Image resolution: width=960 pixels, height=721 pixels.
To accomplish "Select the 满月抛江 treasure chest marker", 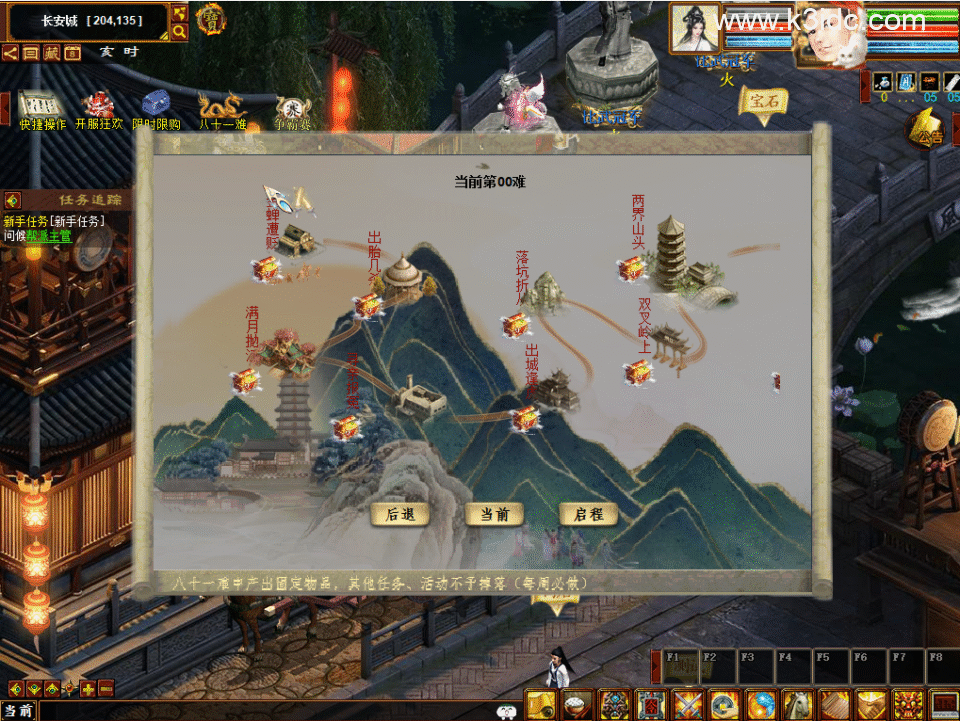I will pos(245,381).
